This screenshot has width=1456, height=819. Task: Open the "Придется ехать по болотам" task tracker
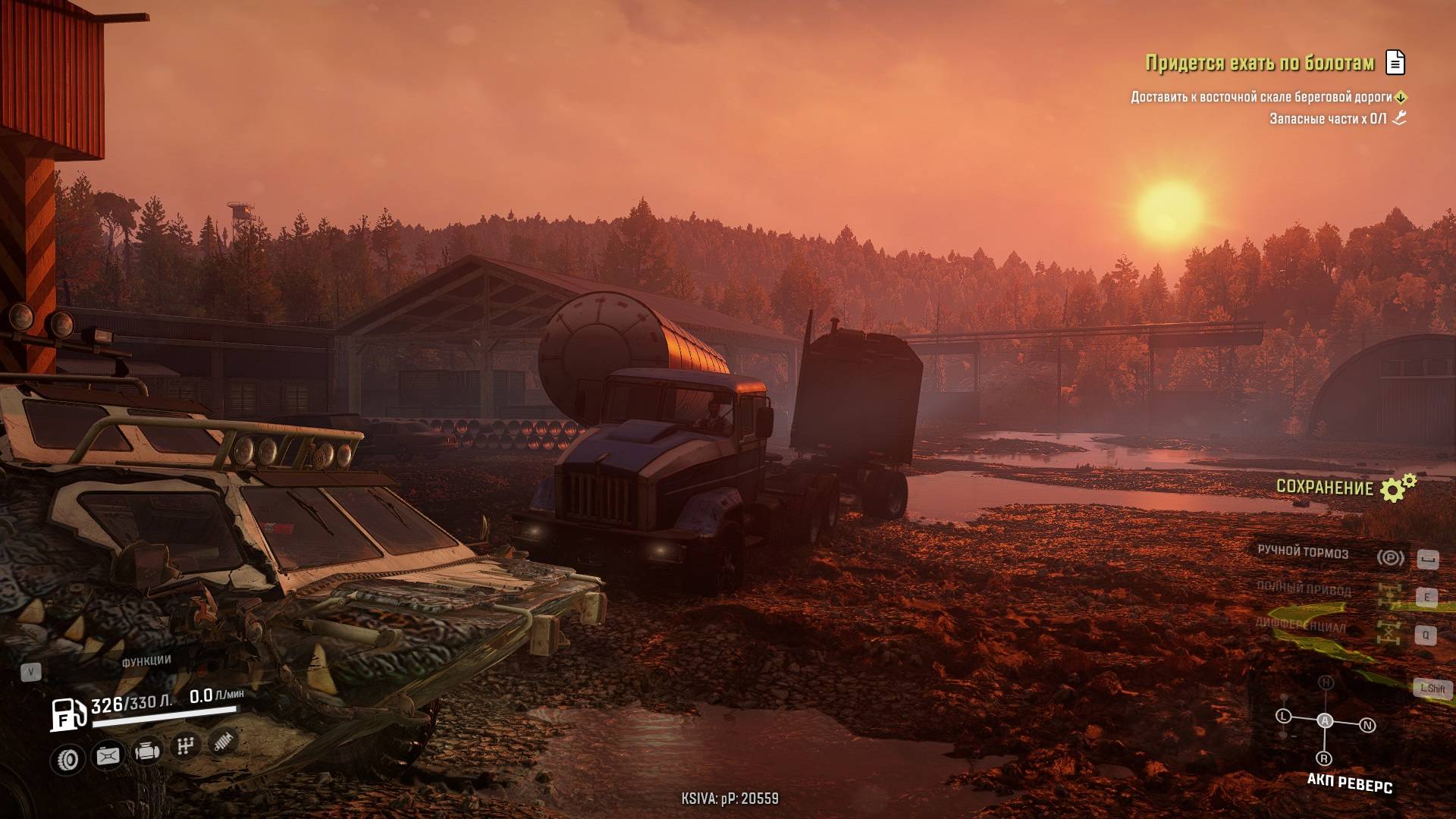[x=1260, y=63]
